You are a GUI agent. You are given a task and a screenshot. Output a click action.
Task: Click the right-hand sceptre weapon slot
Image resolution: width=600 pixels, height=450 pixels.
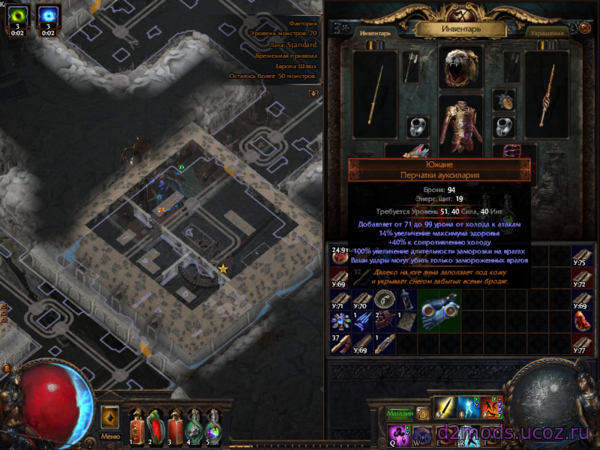(547, 95)
